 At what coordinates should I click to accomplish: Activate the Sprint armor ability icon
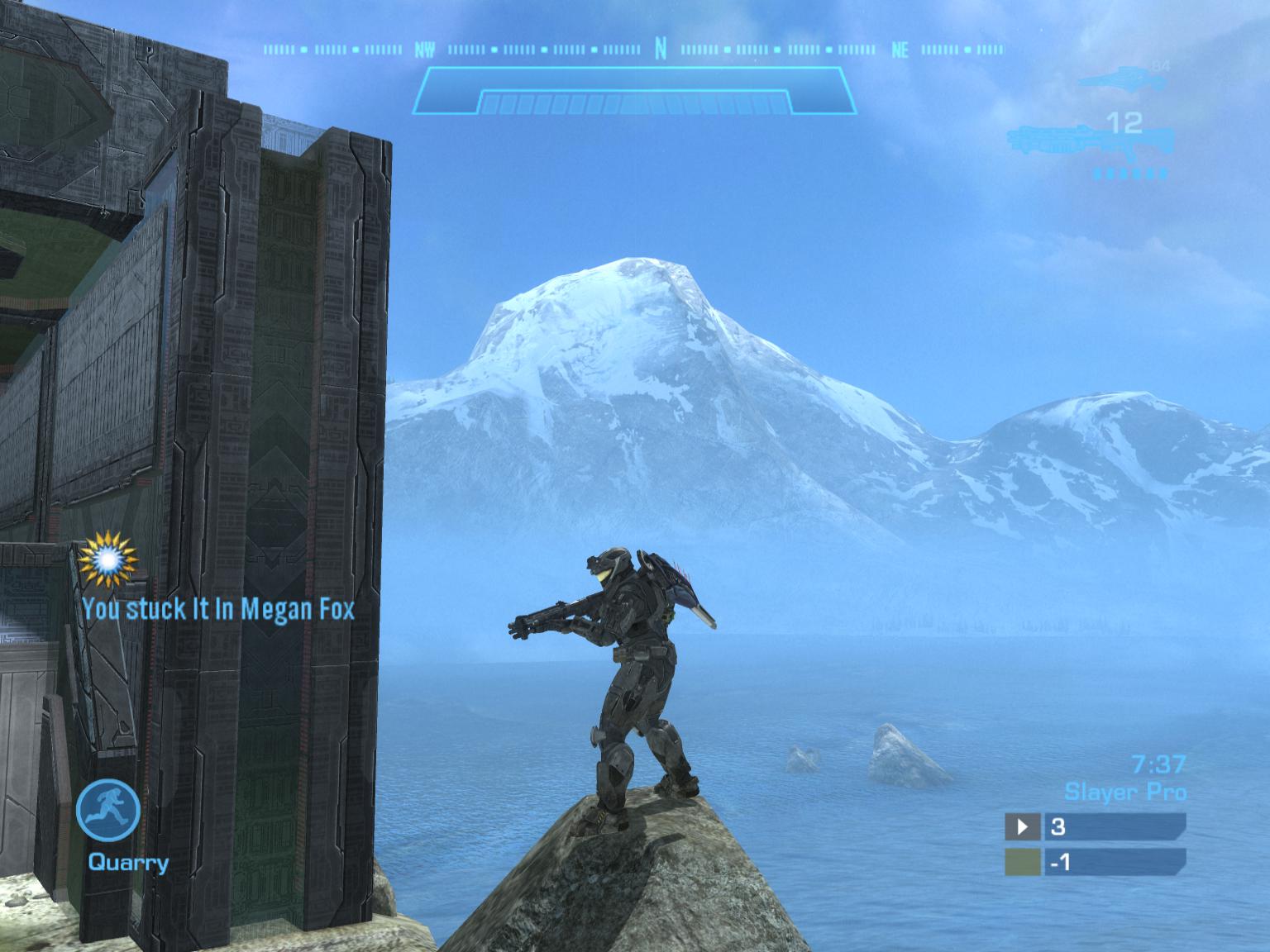tap(108, 808)
